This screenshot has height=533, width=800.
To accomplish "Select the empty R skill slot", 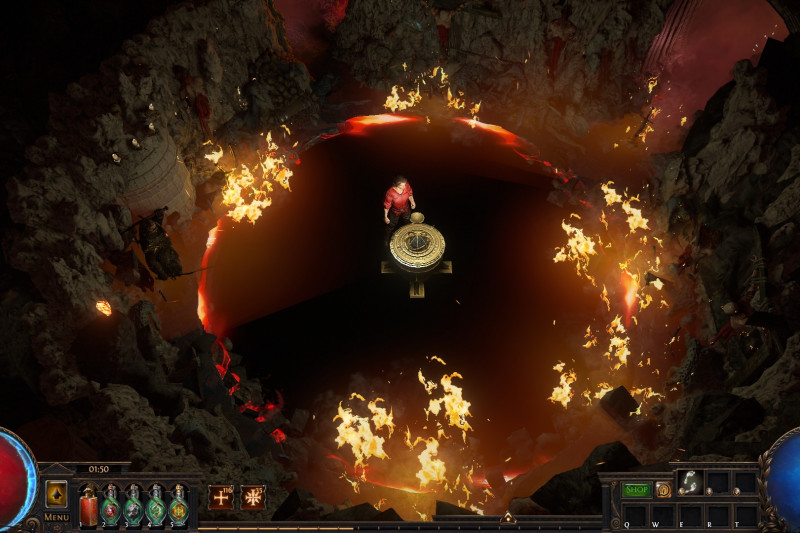I will tap(717, 514).
